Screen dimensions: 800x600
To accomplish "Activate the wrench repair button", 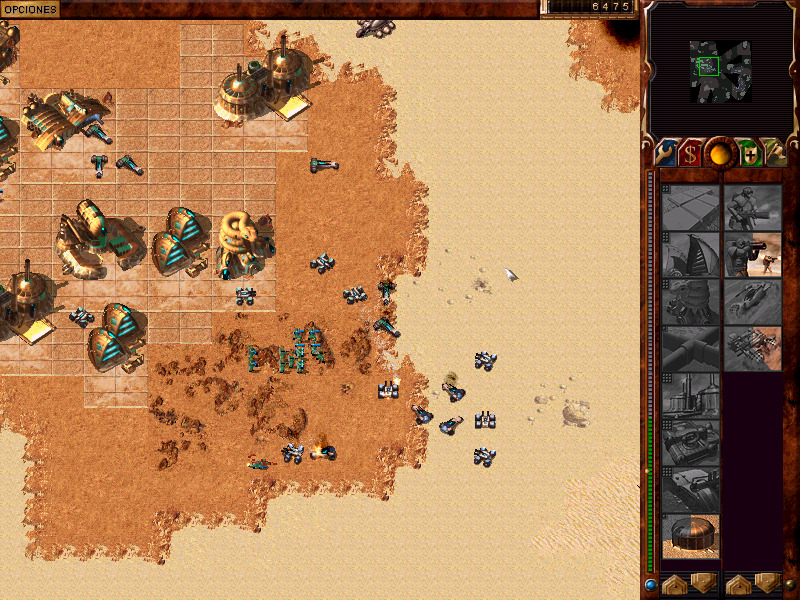I will coord(665,153).
